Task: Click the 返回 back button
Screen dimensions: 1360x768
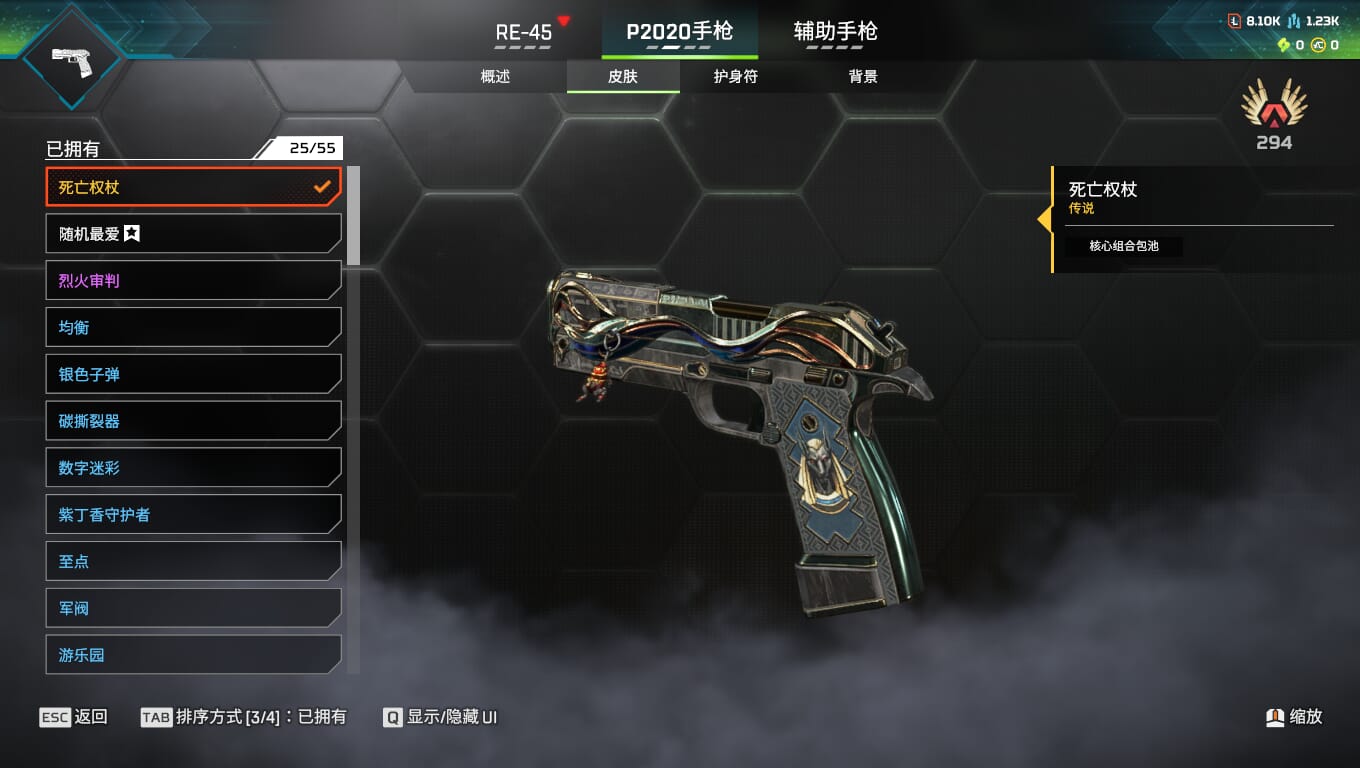Action: [74, 717]
